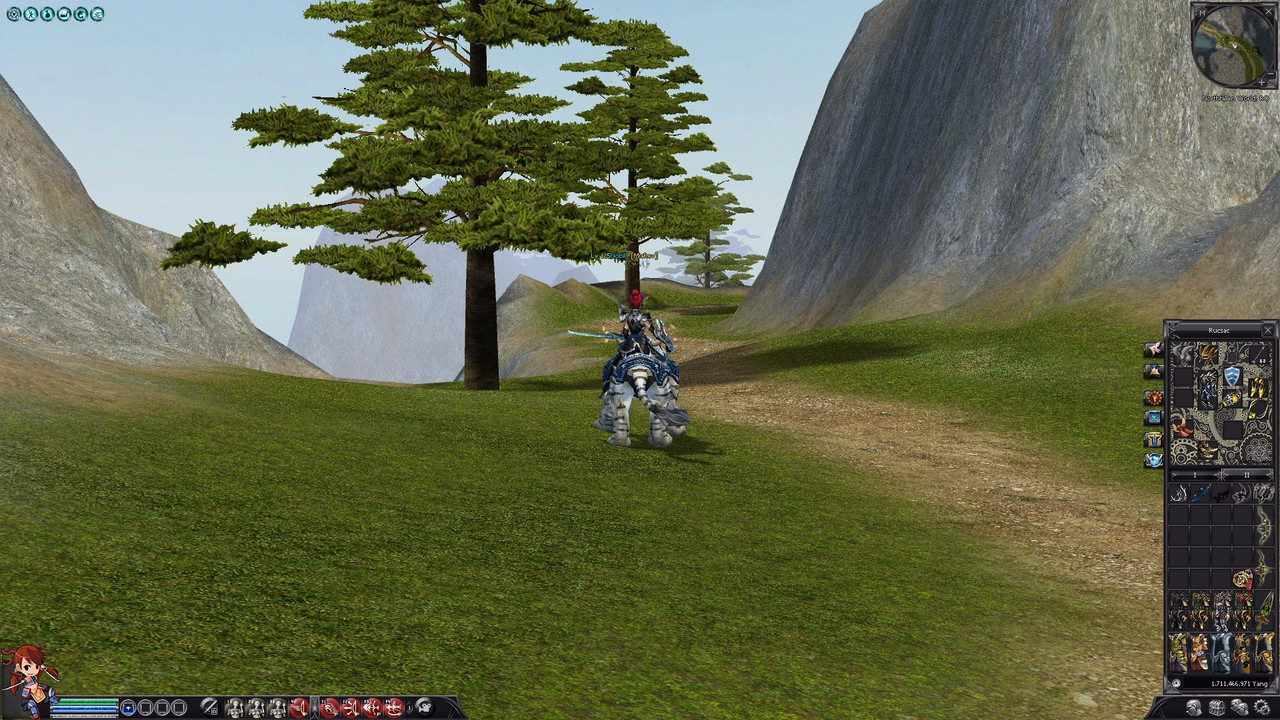Select the character info icon at top-left

(x=29, y=14)
